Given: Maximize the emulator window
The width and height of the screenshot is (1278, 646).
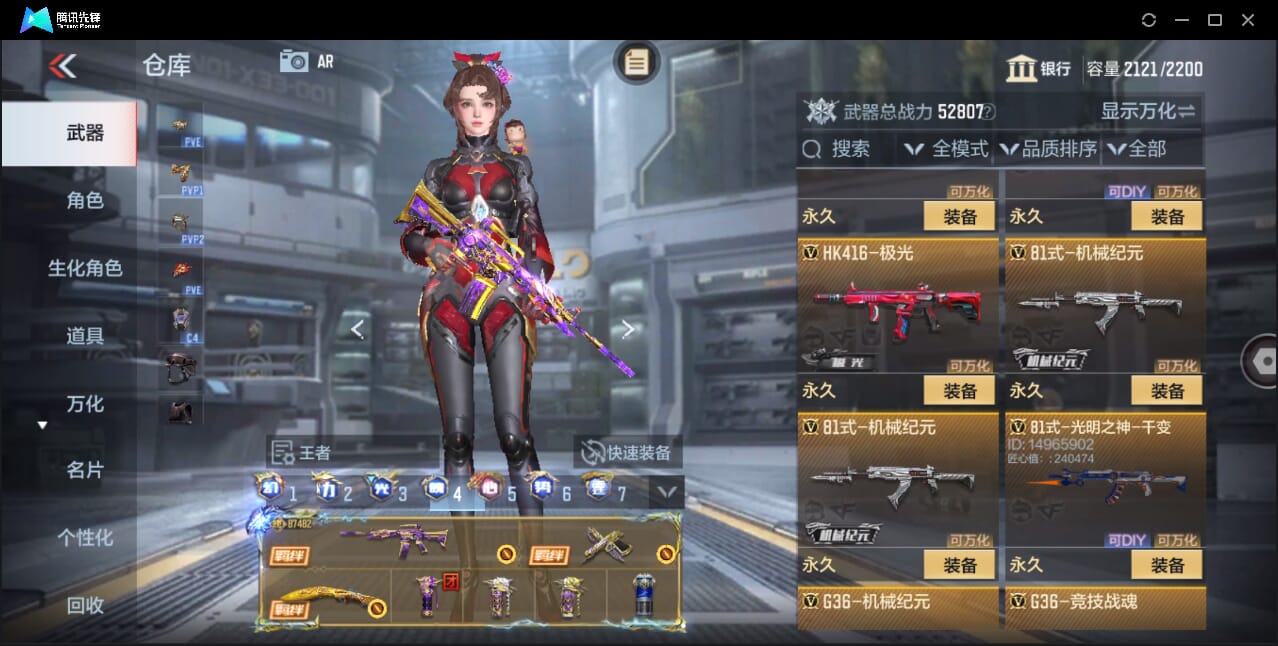Looking at the screenshot, I should [x=1215, y=20].
